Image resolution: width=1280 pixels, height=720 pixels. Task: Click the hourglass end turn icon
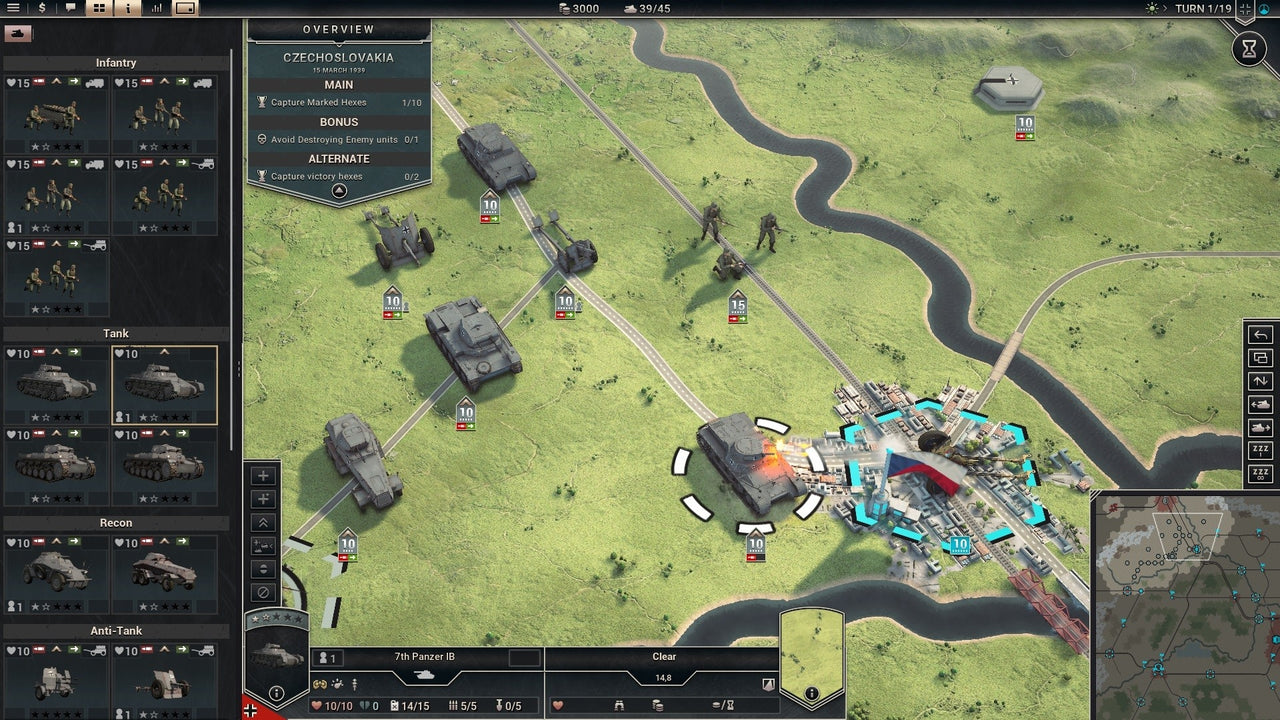1249,48
